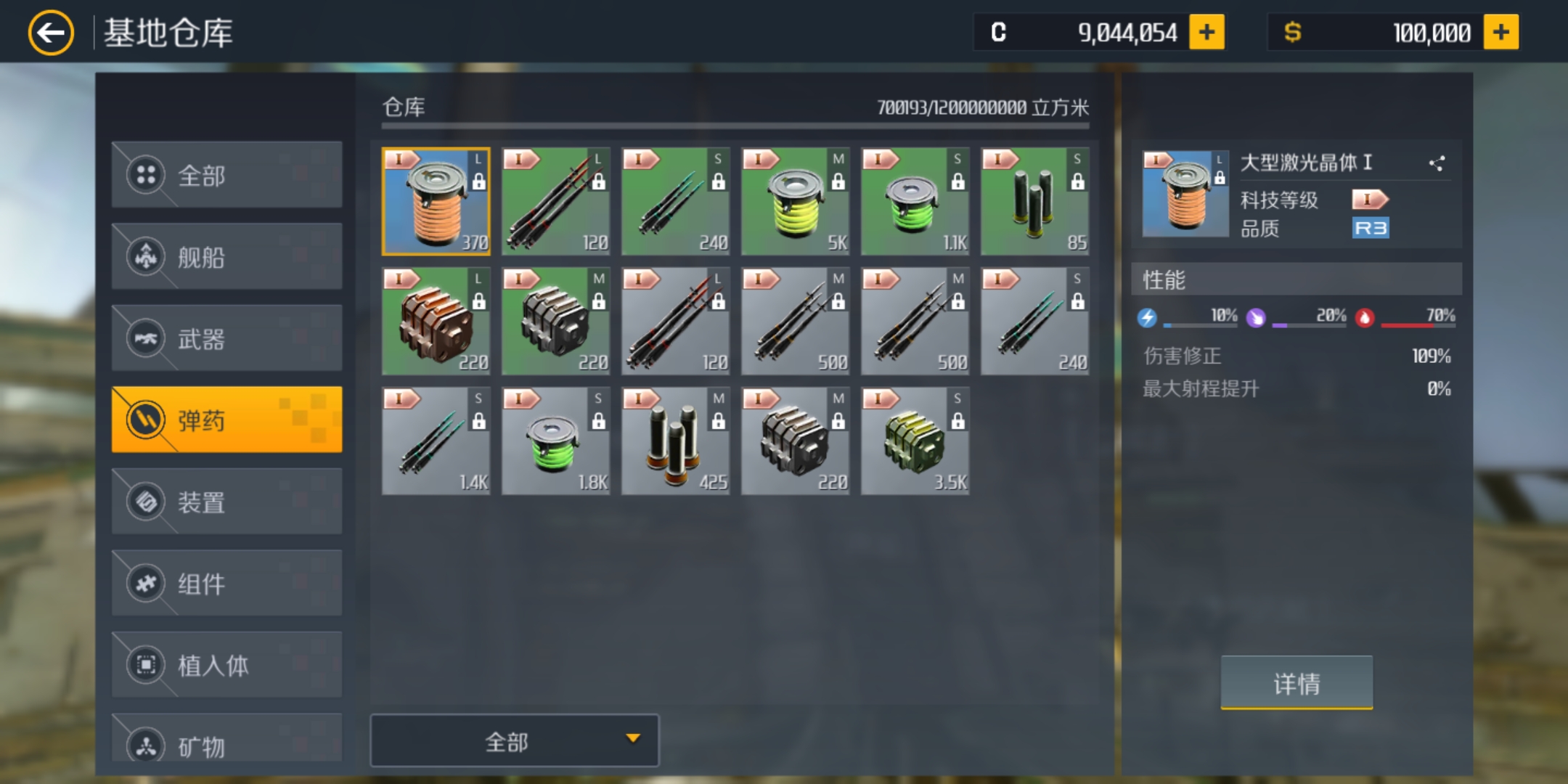Image resolution: width=1568 pixels, height=784 pixels.
Task: Open 详情 for the selected item
Action: [x=1297, y=683]
